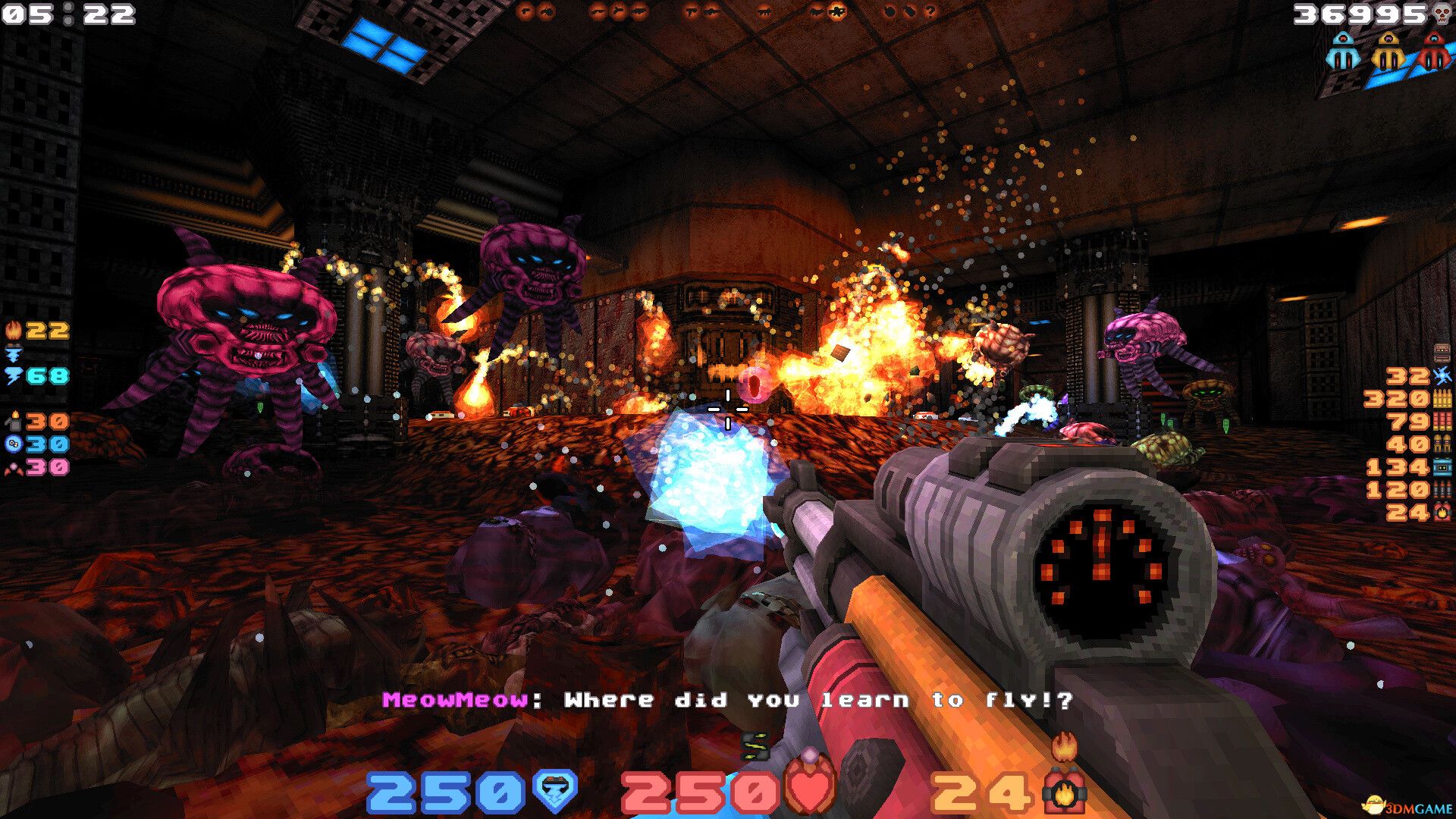Click the flame kill counter icon beside 22
This screenshot has height=819, width=1456.
coord(12,328)
